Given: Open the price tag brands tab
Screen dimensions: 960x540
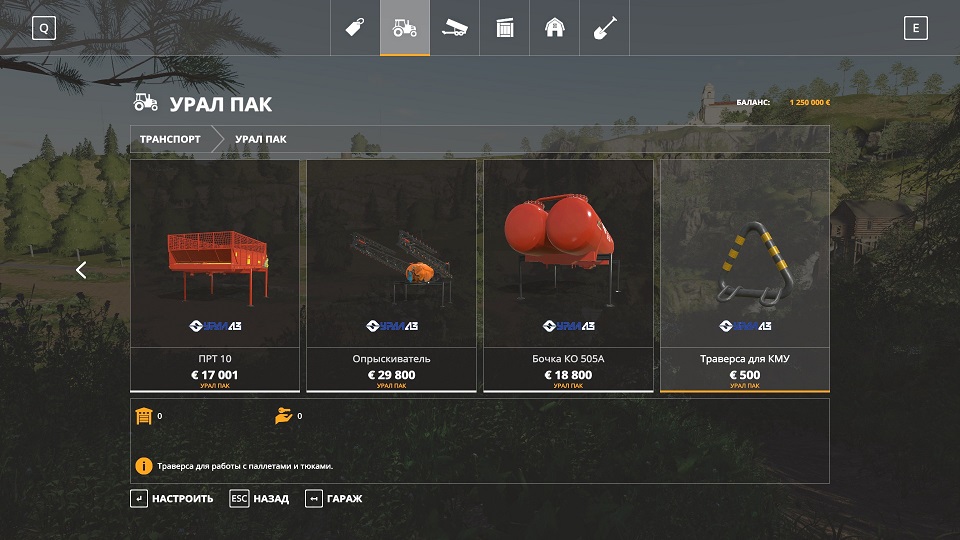Looking at the screenshot, I should tap(354, 28).
